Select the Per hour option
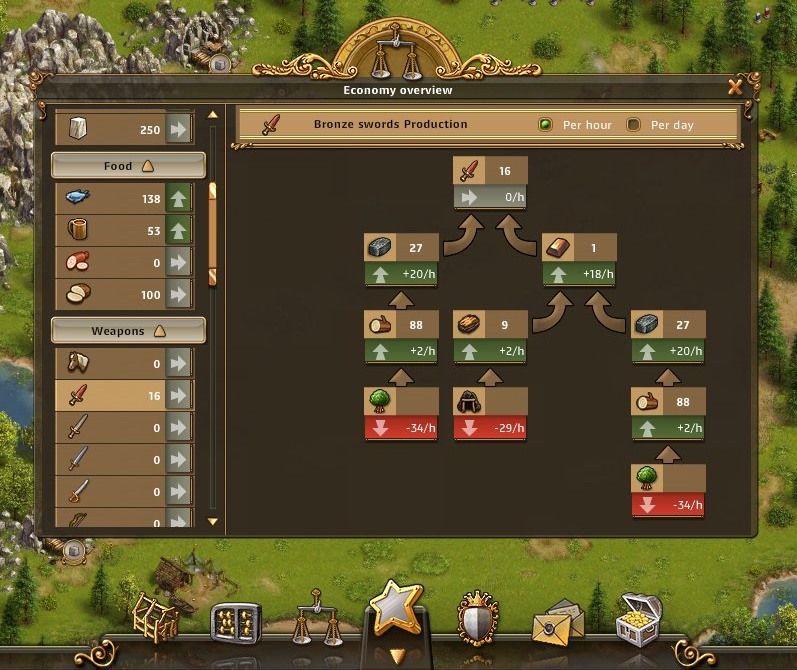The image size is (797, 670). click(x=546, y=125)
